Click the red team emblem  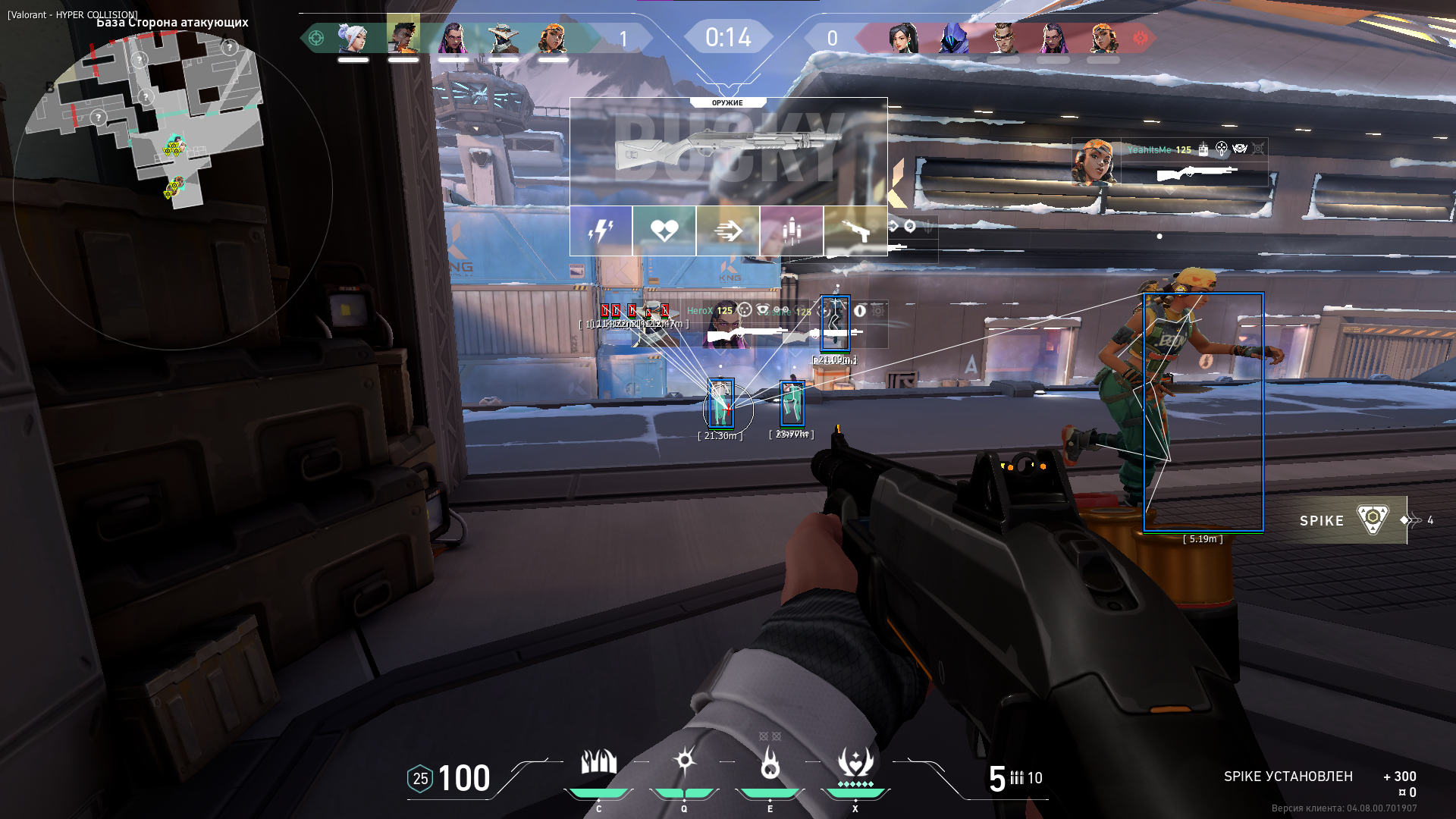pos(1140,37)
